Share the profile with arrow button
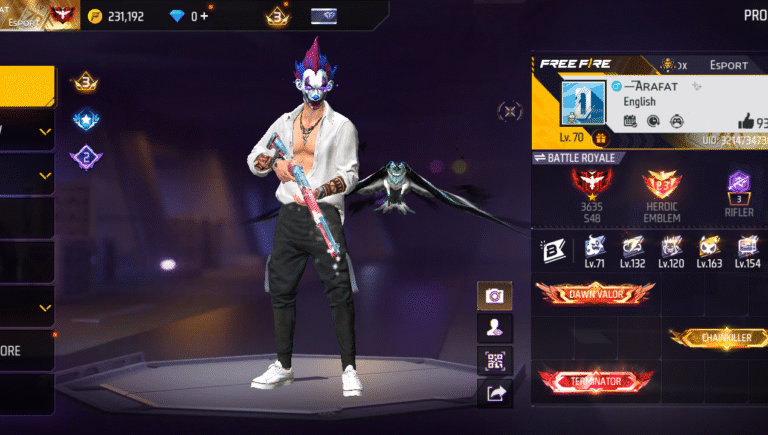 [493, 393]
